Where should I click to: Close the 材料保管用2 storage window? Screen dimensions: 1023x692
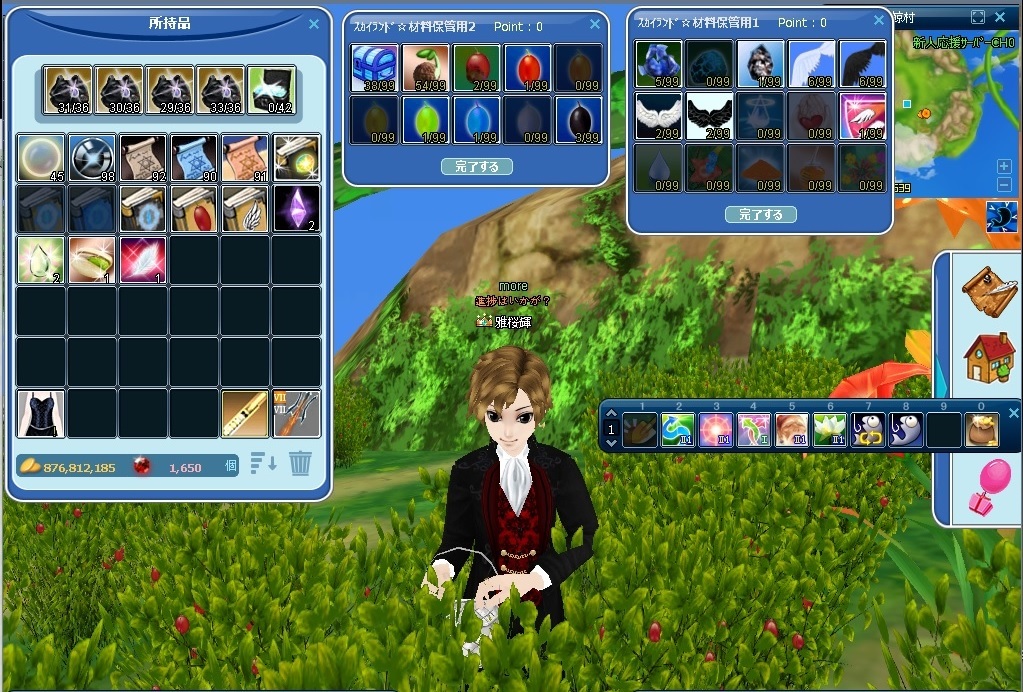point(596,25)
